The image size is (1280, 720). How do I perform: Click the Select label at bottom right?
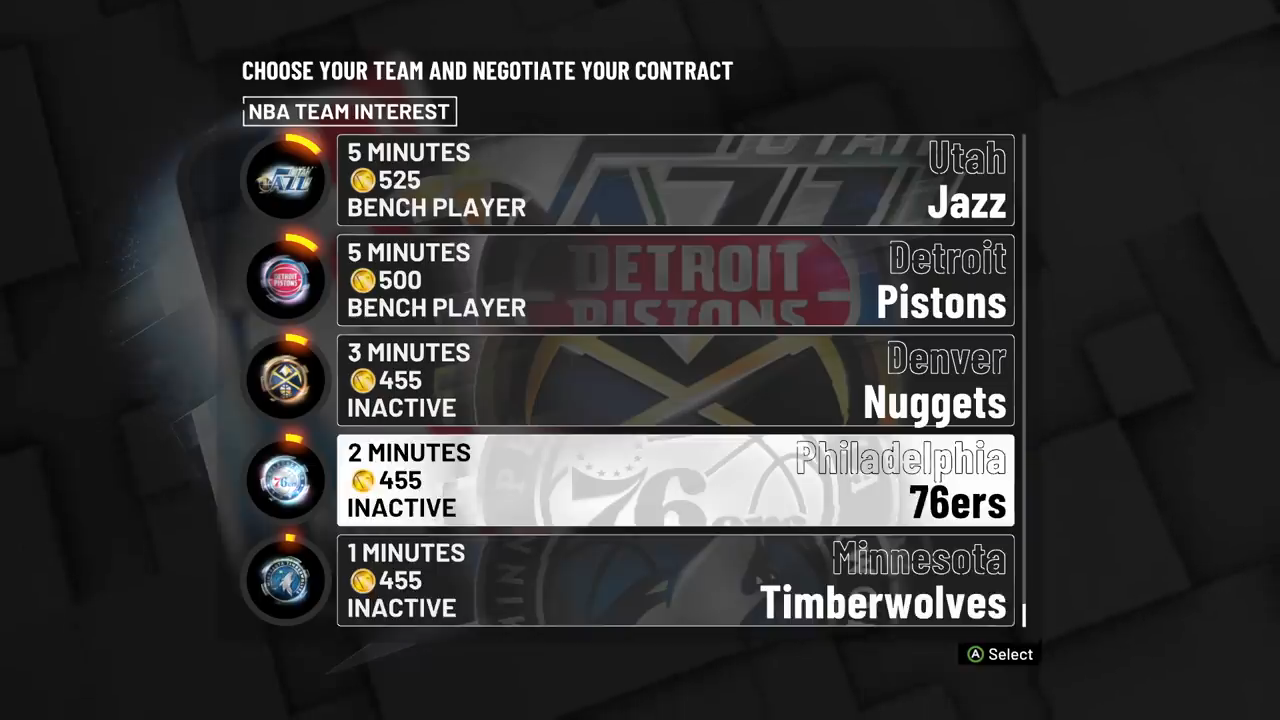tap(1009, 654)
